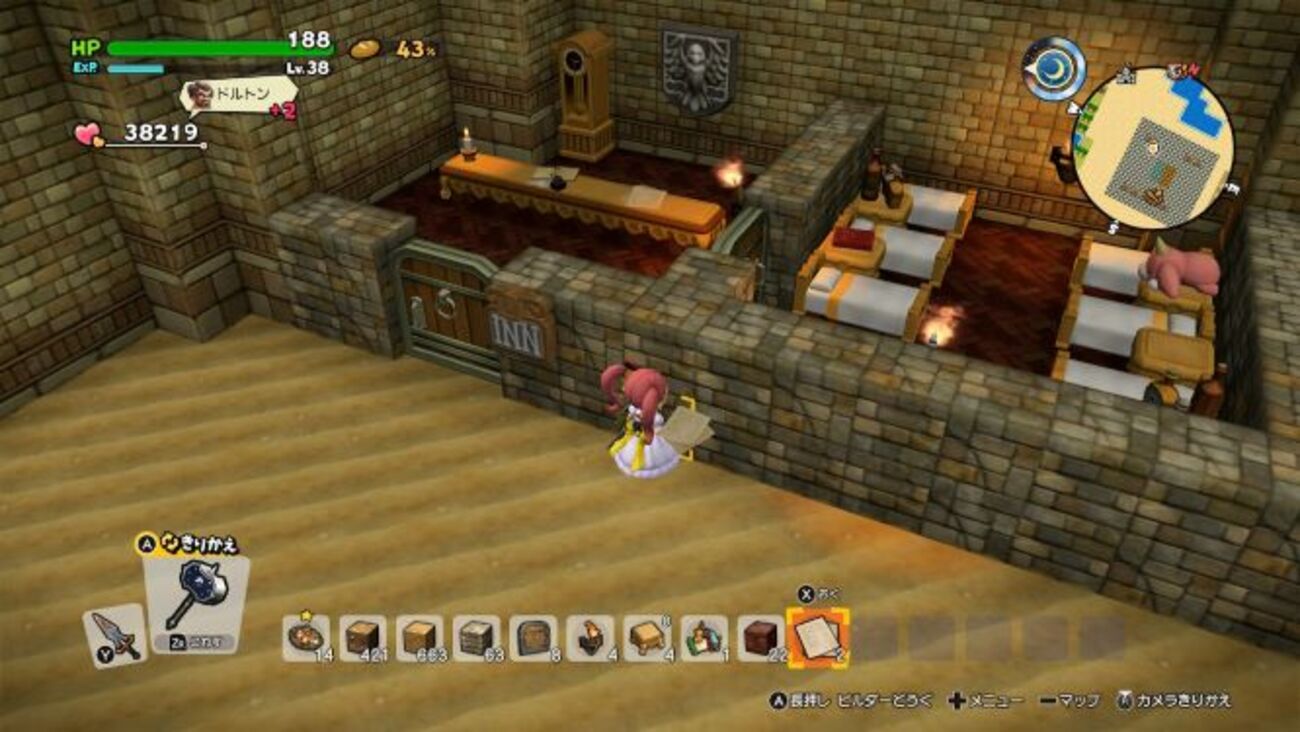
Task: Click the bread hunger icon
Action: pyautogui.click(x=365, y=48)
